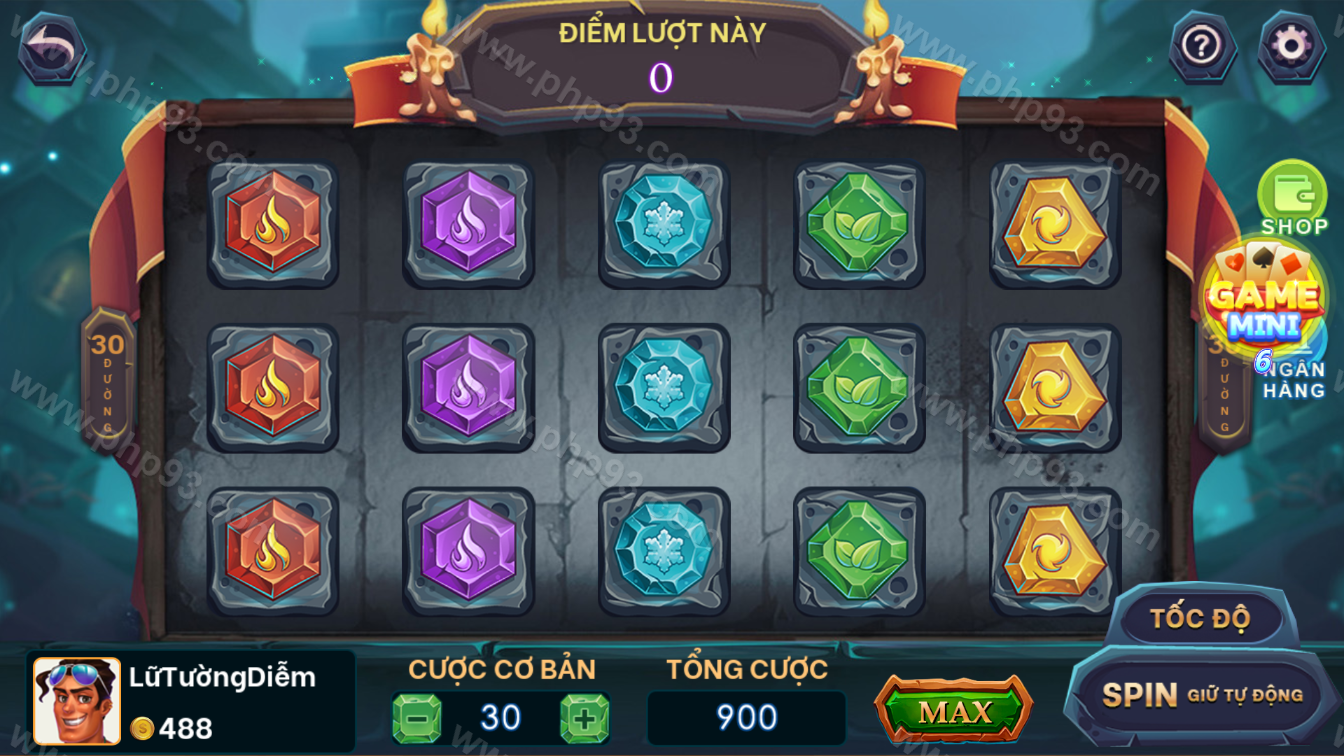Go back using the return arrow button

(51, 46)
